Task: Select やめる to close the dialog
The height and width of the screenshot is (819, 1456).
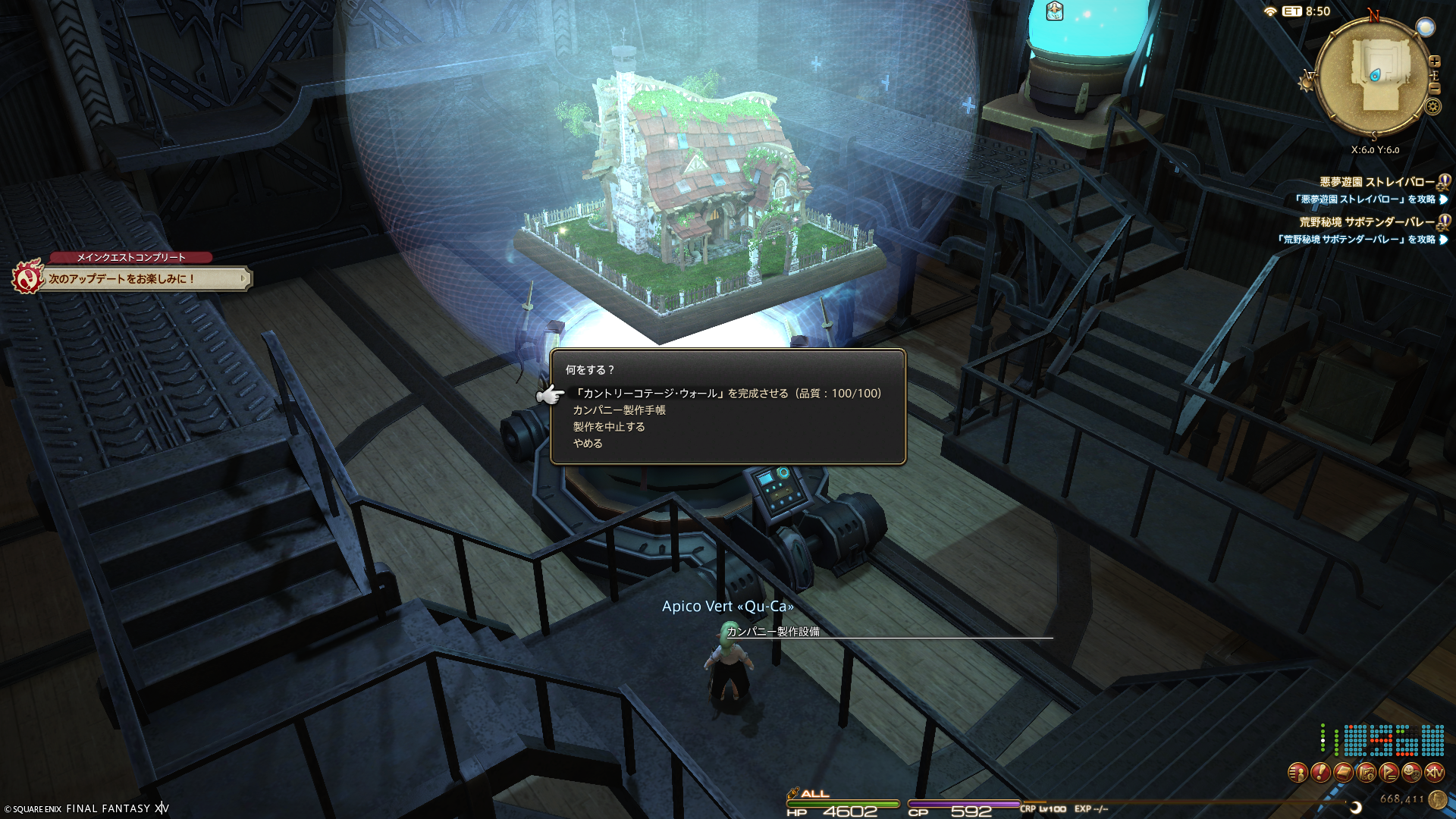Action: 588,444
